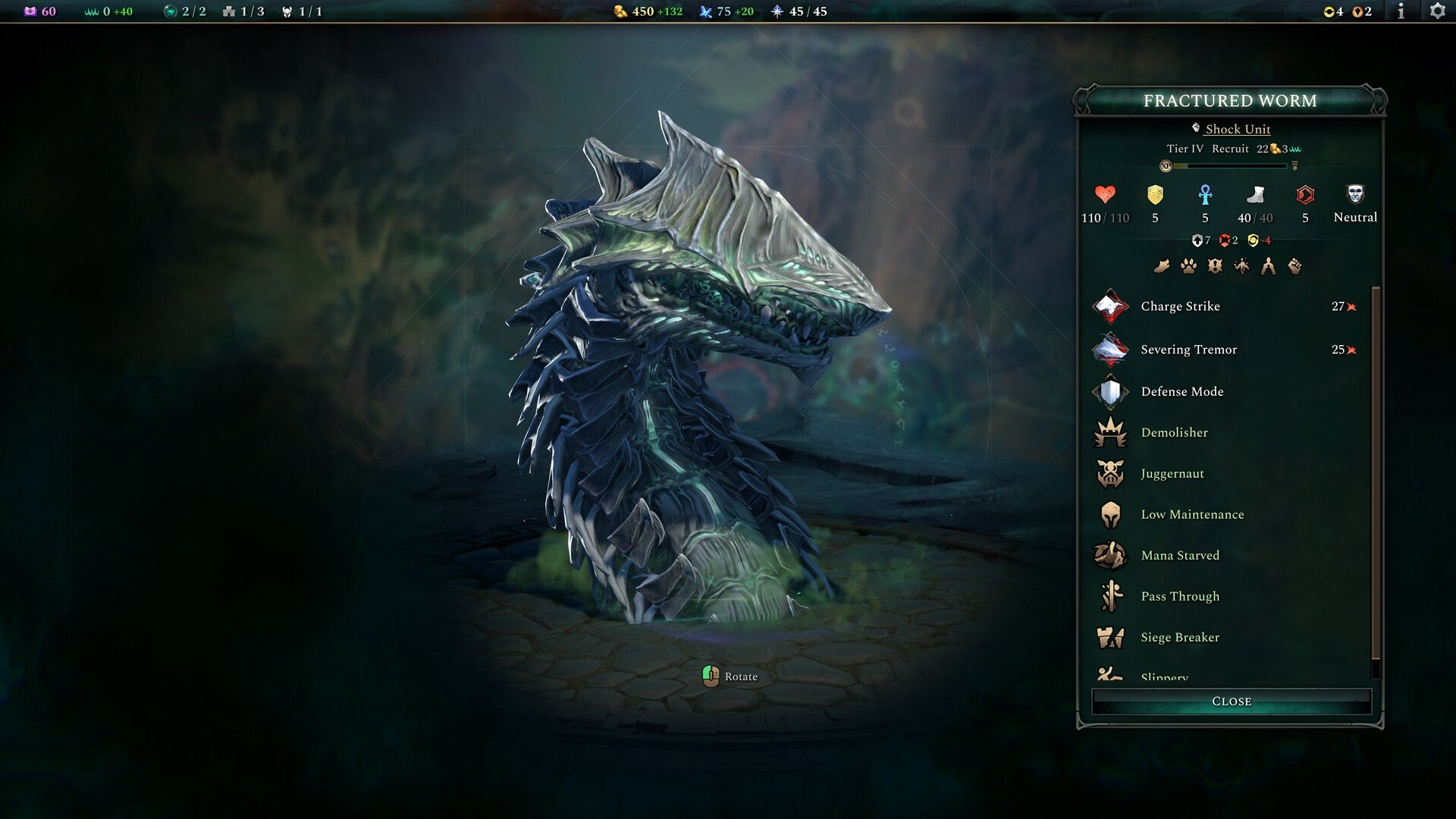Click the Mana Starved trait icon
Image resolution: width=1456 pixels, height=819 pixels.
pos(1110,555)
